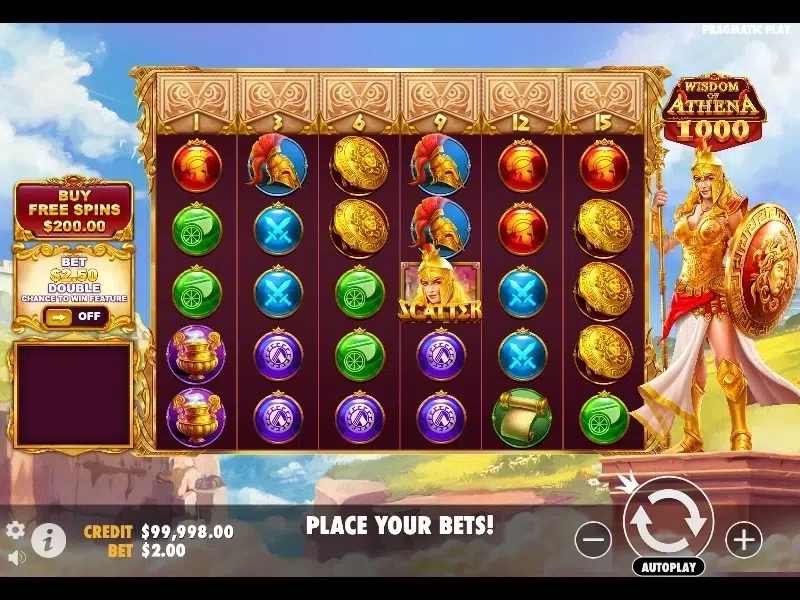This screenshot has height=600, width=800.
Task: Toggle the Double Chance bet switch
Action: point(72,316)
